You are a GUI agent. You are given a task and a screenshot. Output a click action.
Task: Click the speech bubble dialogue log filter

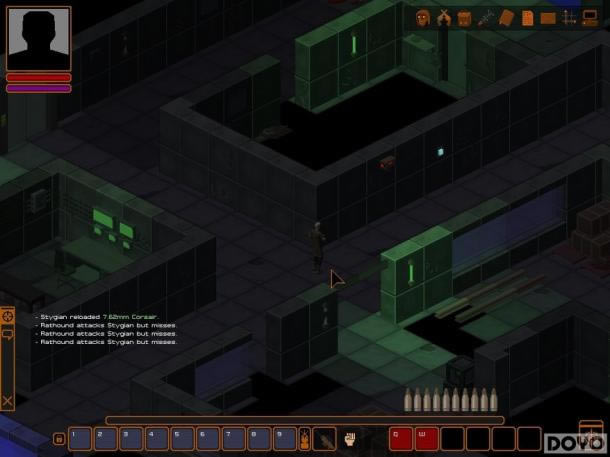click(x=8, y=335)
